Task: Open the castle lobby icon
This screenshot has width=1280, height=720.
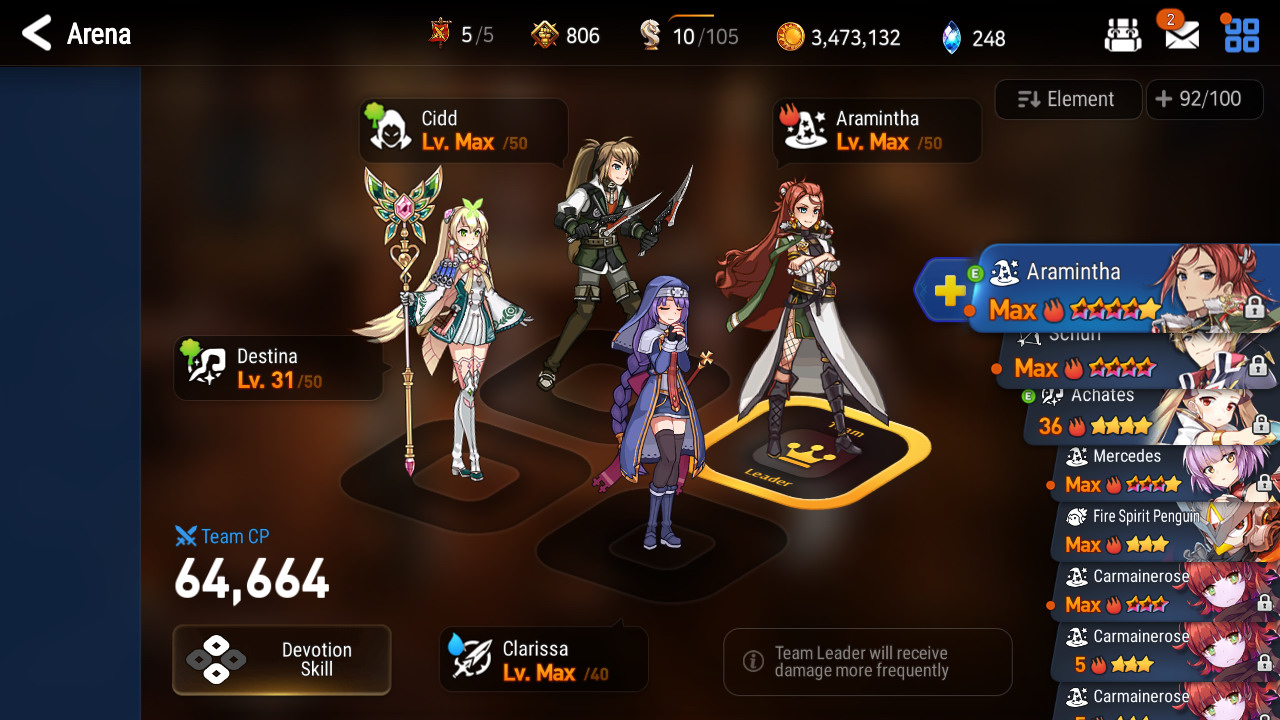Action: [x=1123, y=36]
